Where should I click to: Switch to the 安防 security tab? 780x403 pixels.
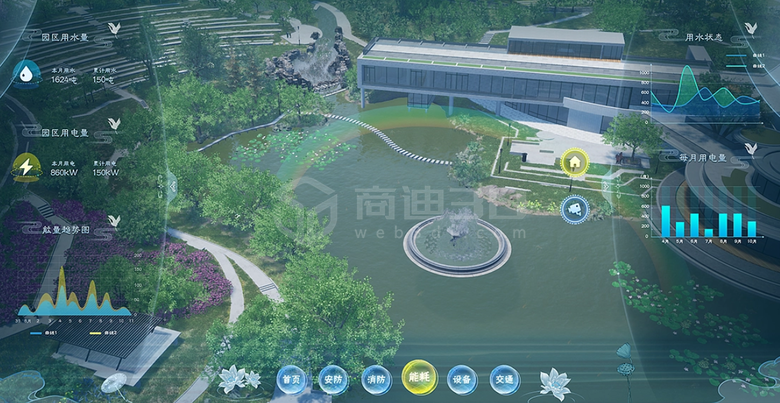[333, 379]
